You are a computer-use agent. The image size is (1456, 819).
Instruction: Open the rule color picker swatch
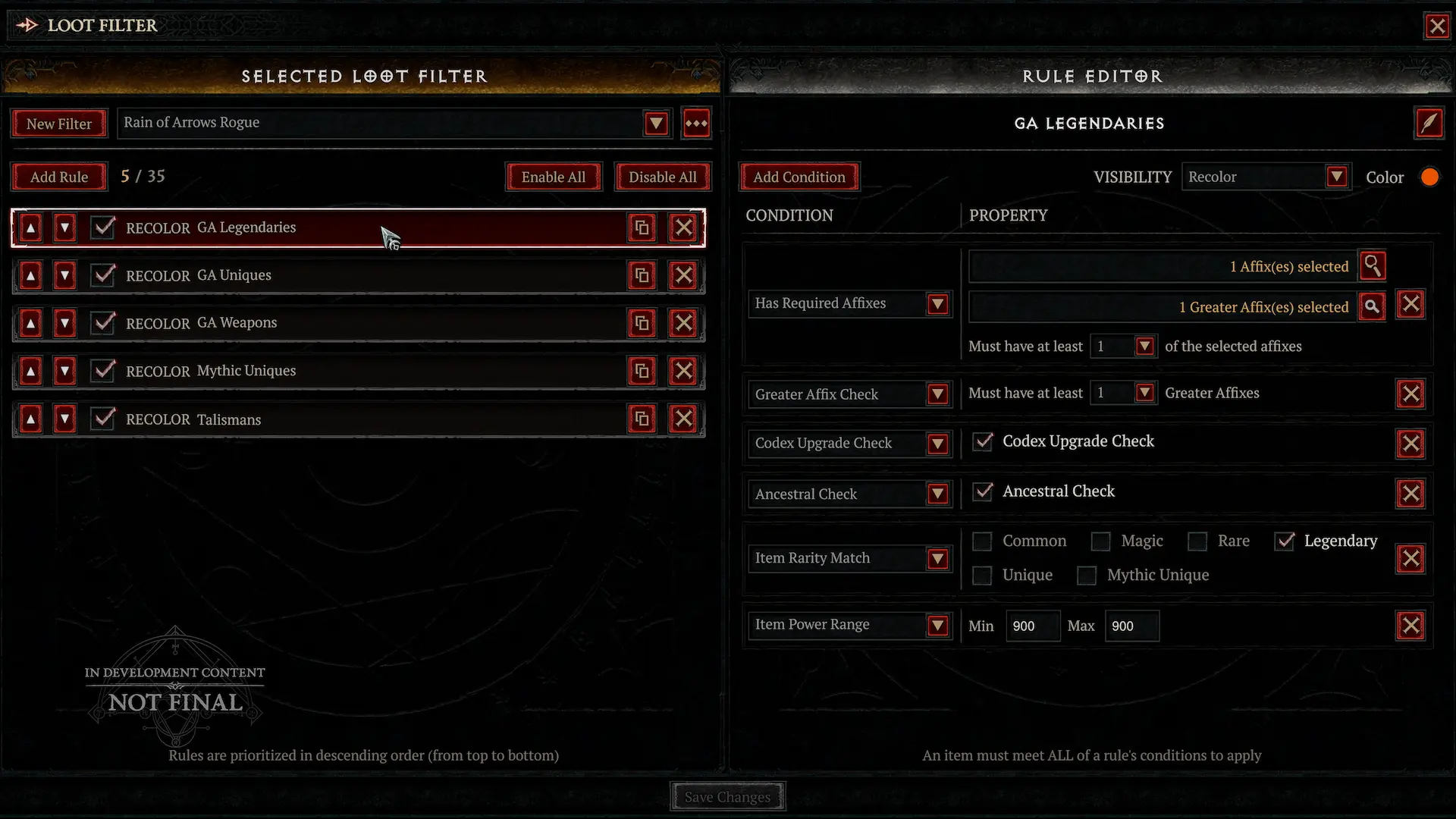click(1430, 176)
